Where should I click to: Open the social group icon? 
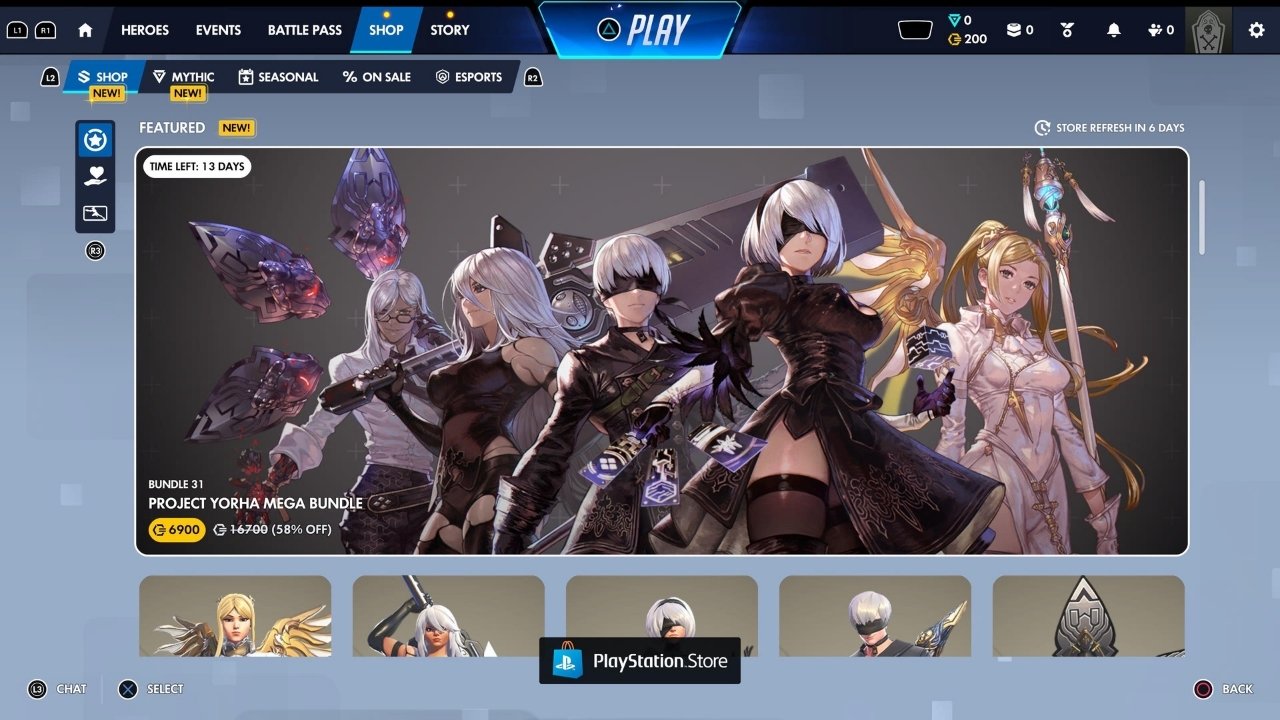coord(1160,30)
